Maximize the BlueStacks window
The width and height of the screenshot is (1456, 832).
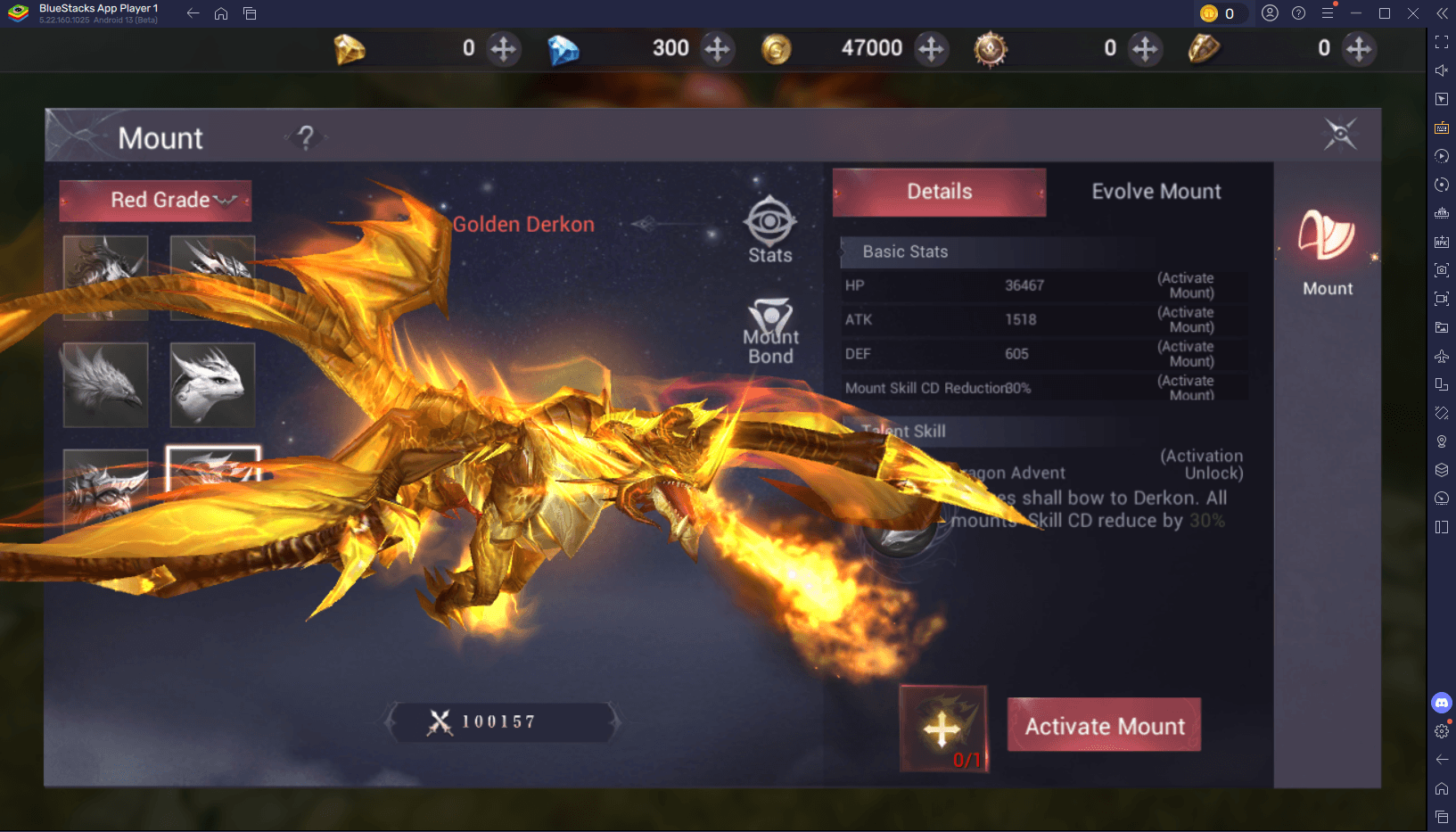pyautogui.click(x=1384, y=13)
